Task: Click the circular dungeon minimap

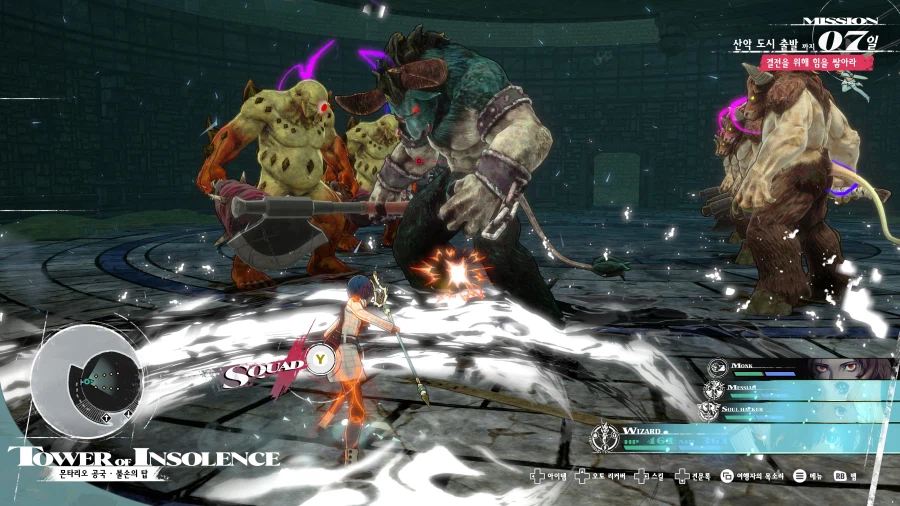Action: [83, 380]
